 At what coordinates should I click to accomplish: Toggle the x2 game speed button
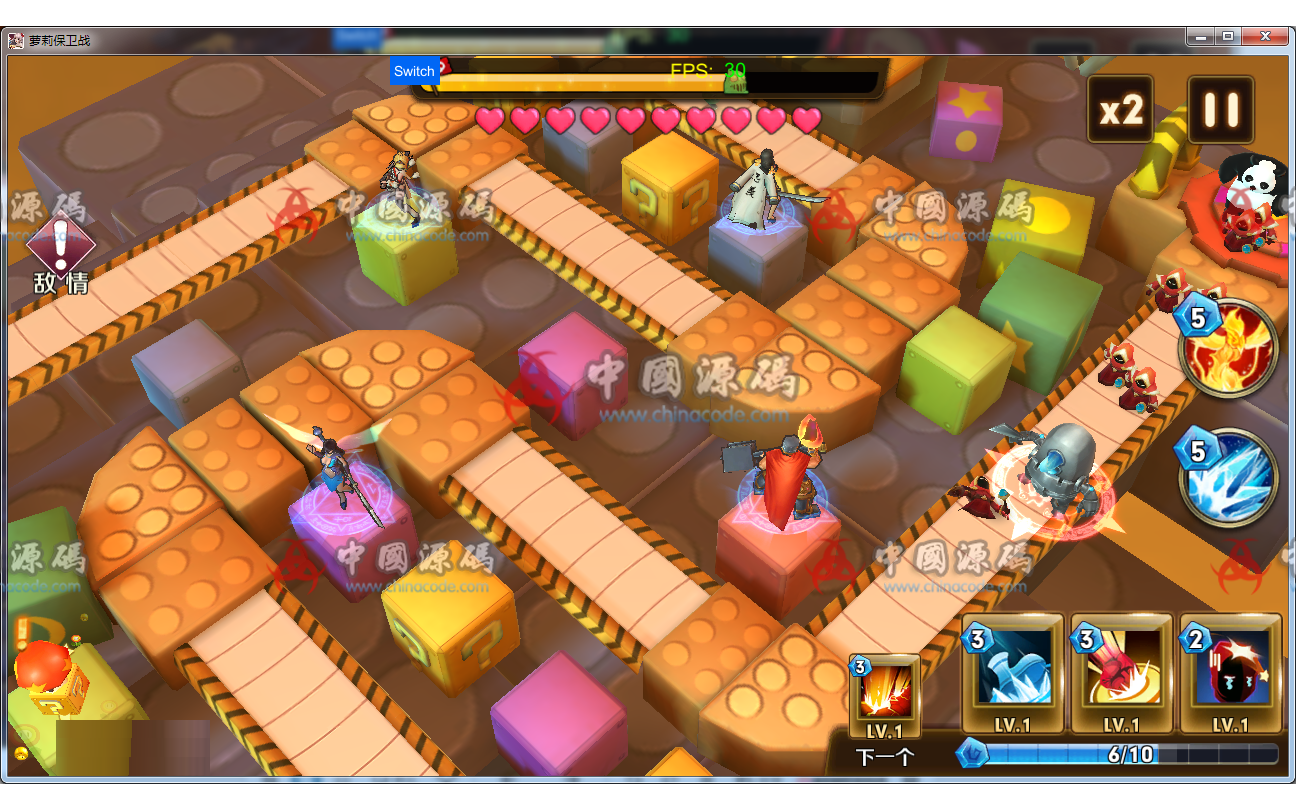(1121, 109)
